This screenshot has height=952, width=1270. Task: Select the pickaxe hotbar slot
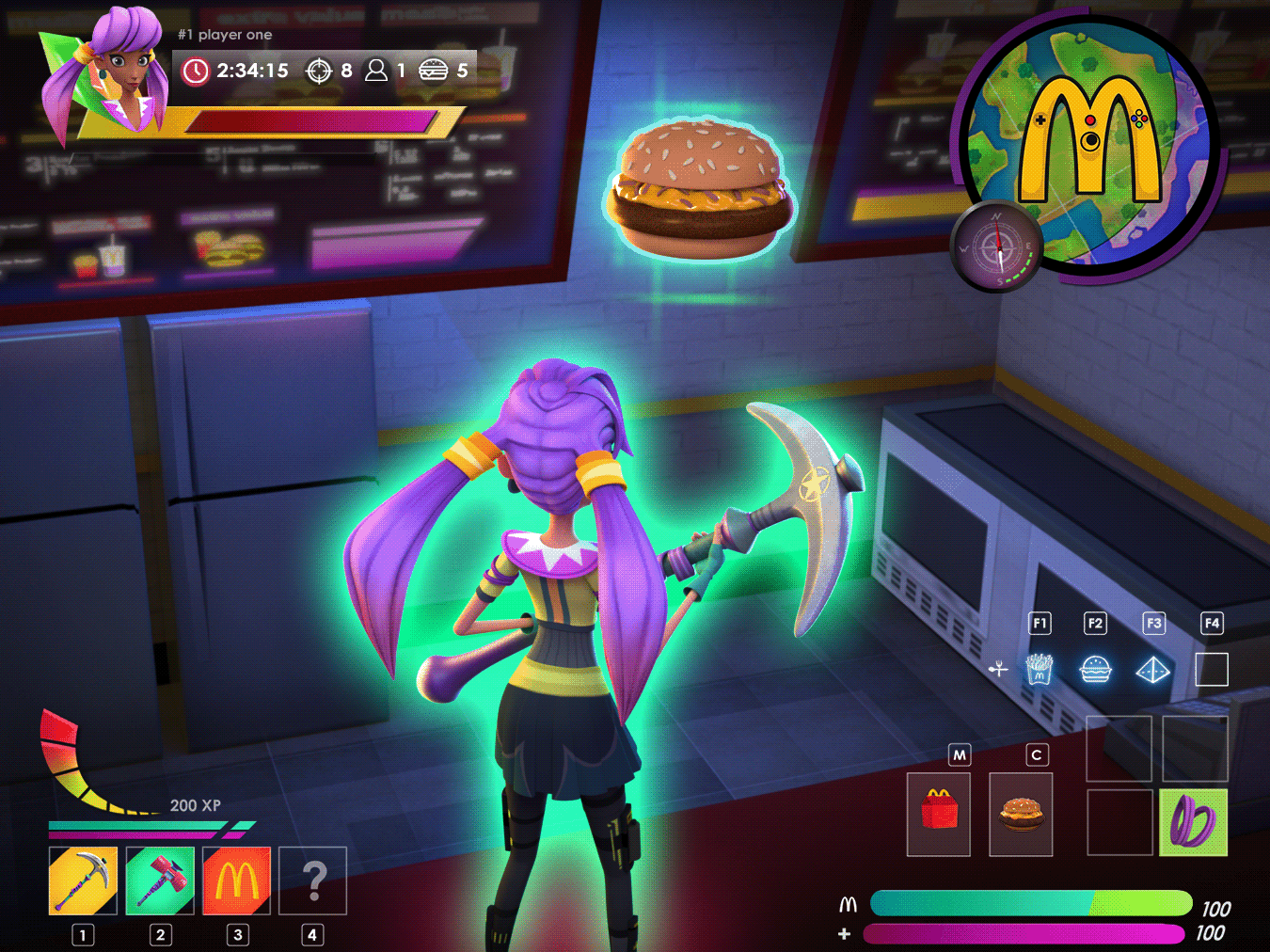tap(83, 881)
